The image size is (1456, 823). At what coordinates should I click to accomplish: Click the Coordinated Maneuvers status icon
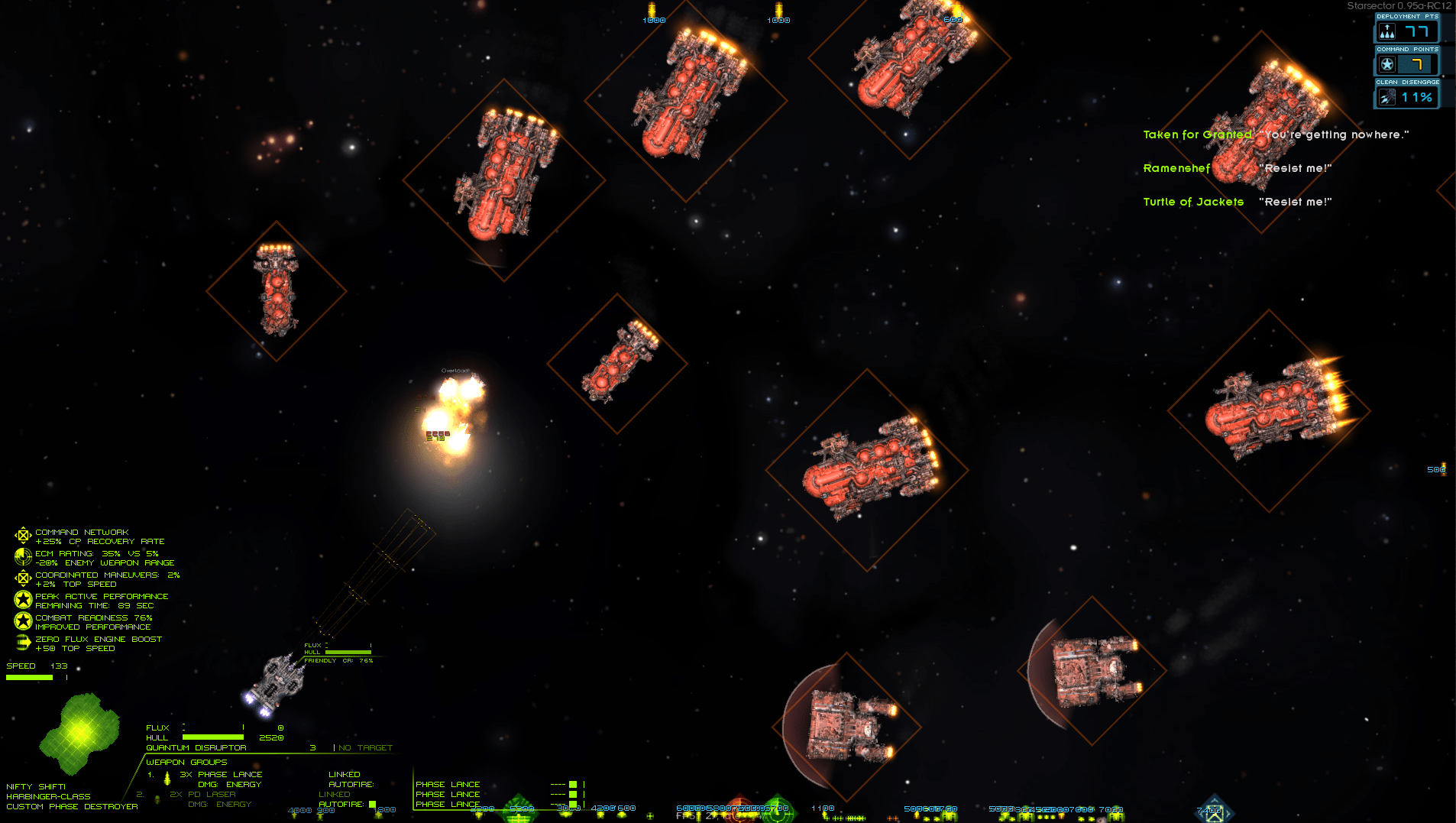pos(23,578)
